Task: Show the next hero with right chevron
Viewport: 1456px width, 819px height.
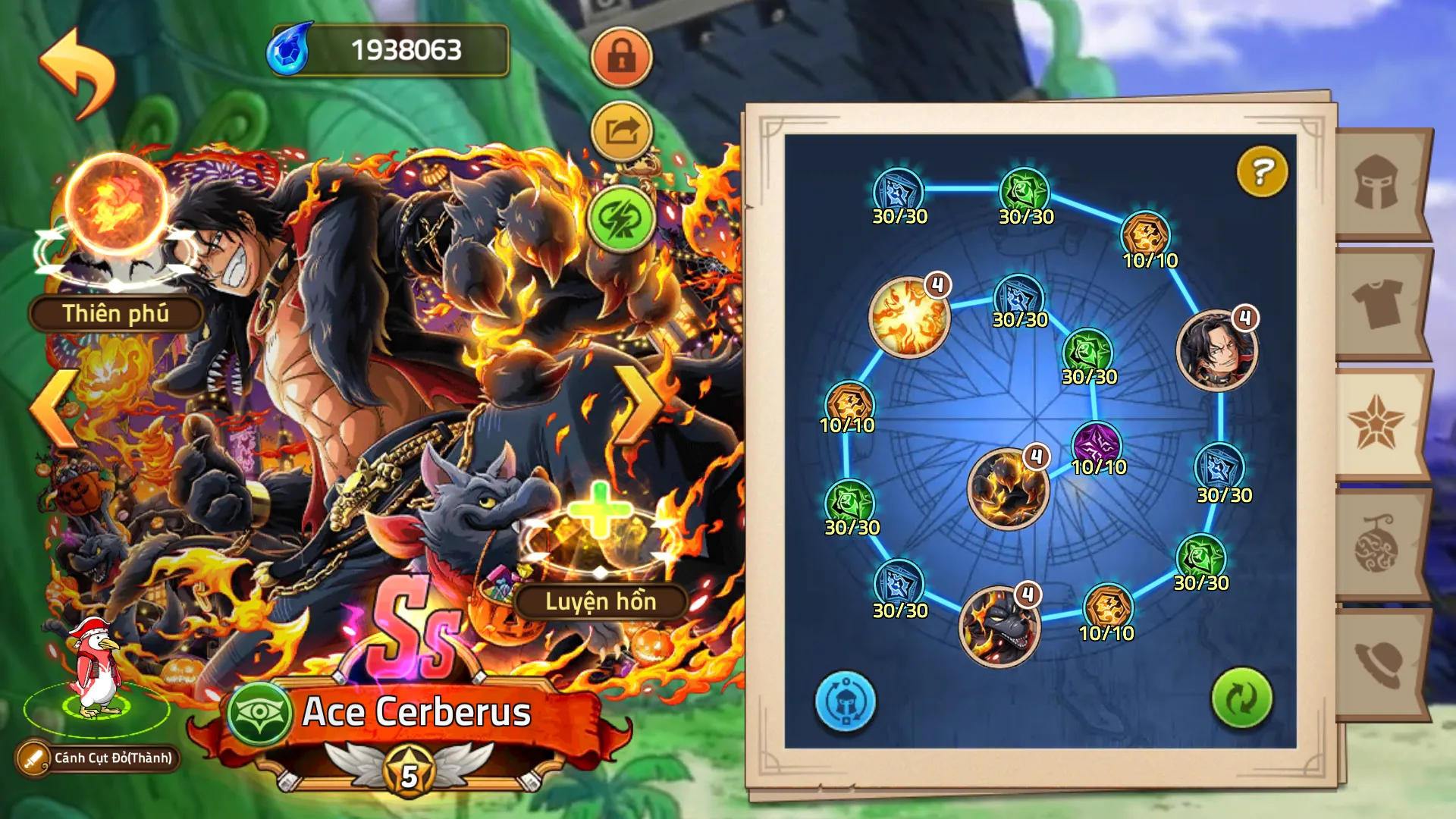Action: 638,406
